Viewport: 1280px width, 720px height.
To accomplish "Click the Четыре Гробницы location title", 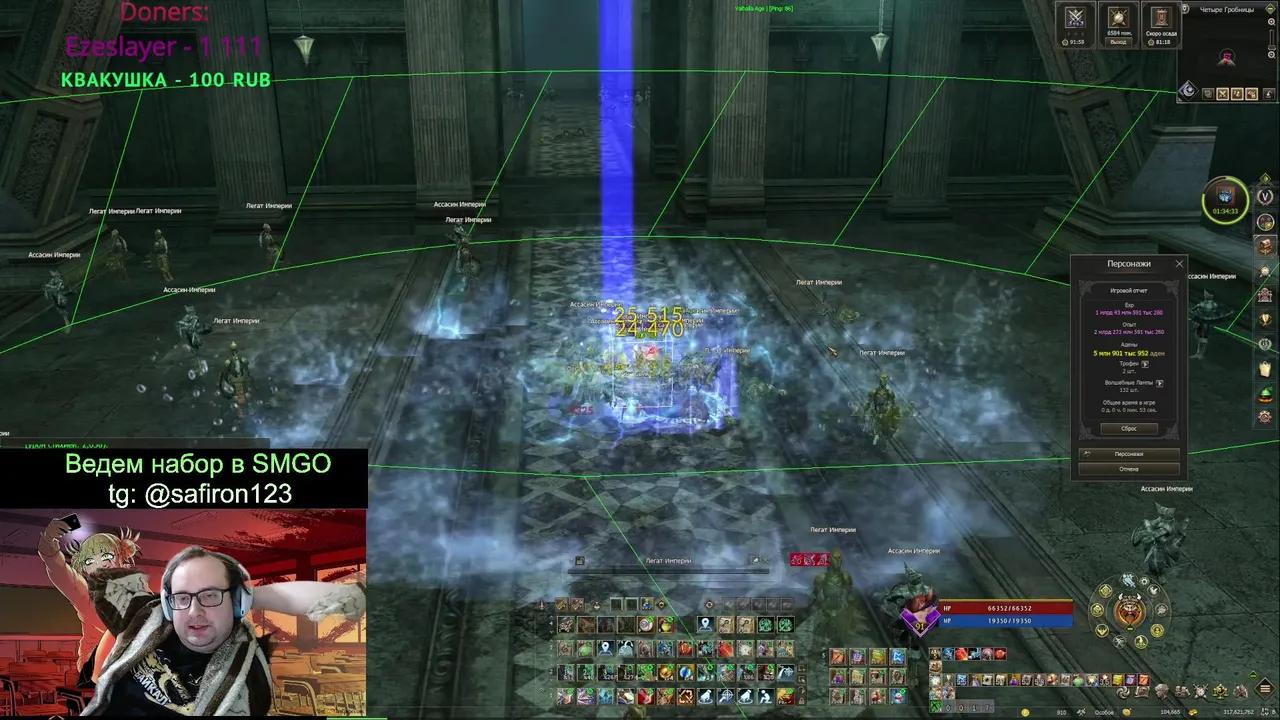I will (x=1228, y=10).
